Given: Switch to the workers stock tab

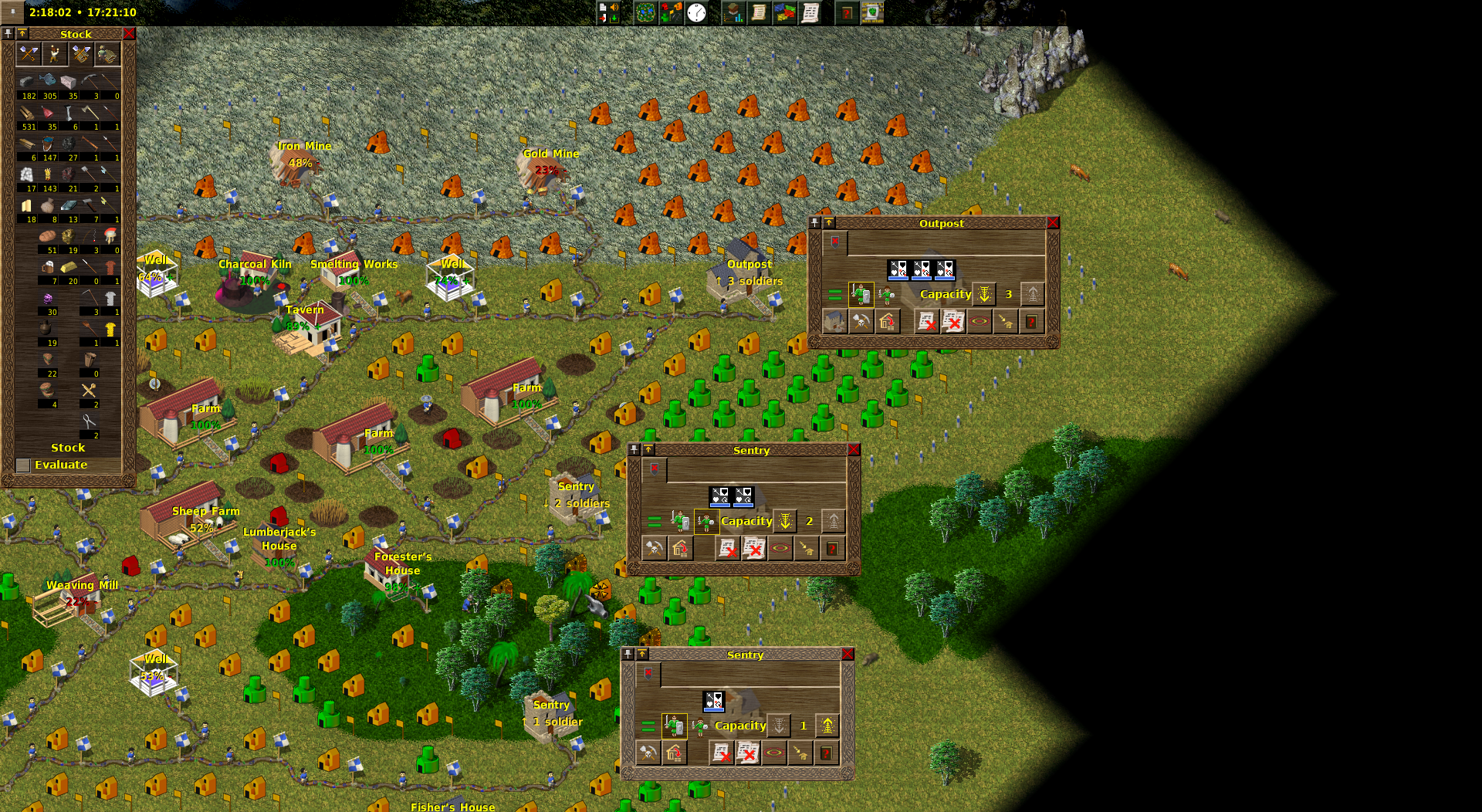Looking at the screenshot, I should [x=54, y=54].
